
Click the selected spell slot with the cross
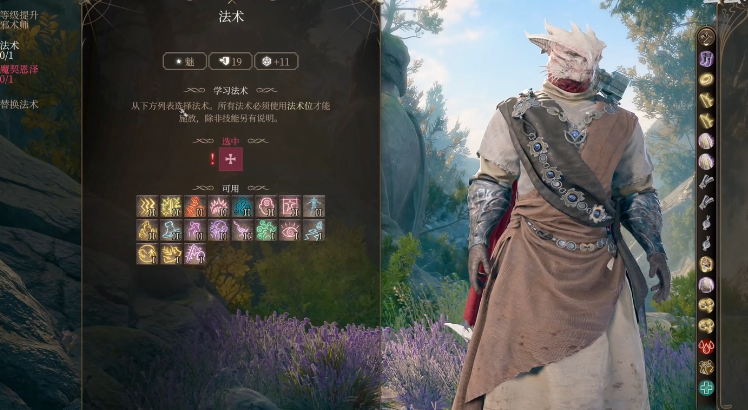point(231,159)
